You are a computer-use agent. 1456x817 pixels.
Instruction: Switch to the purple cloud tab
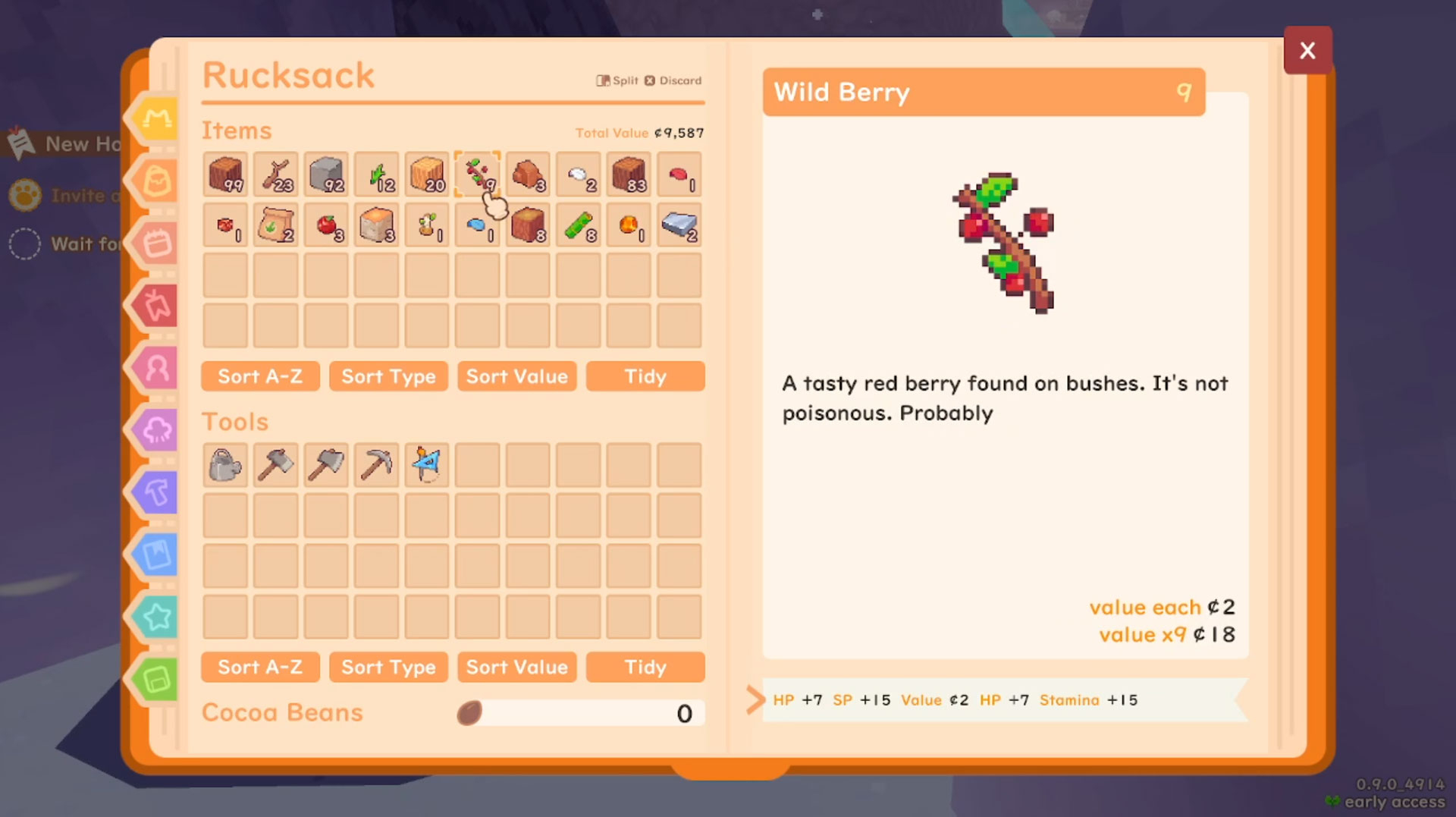pos(157,430)
